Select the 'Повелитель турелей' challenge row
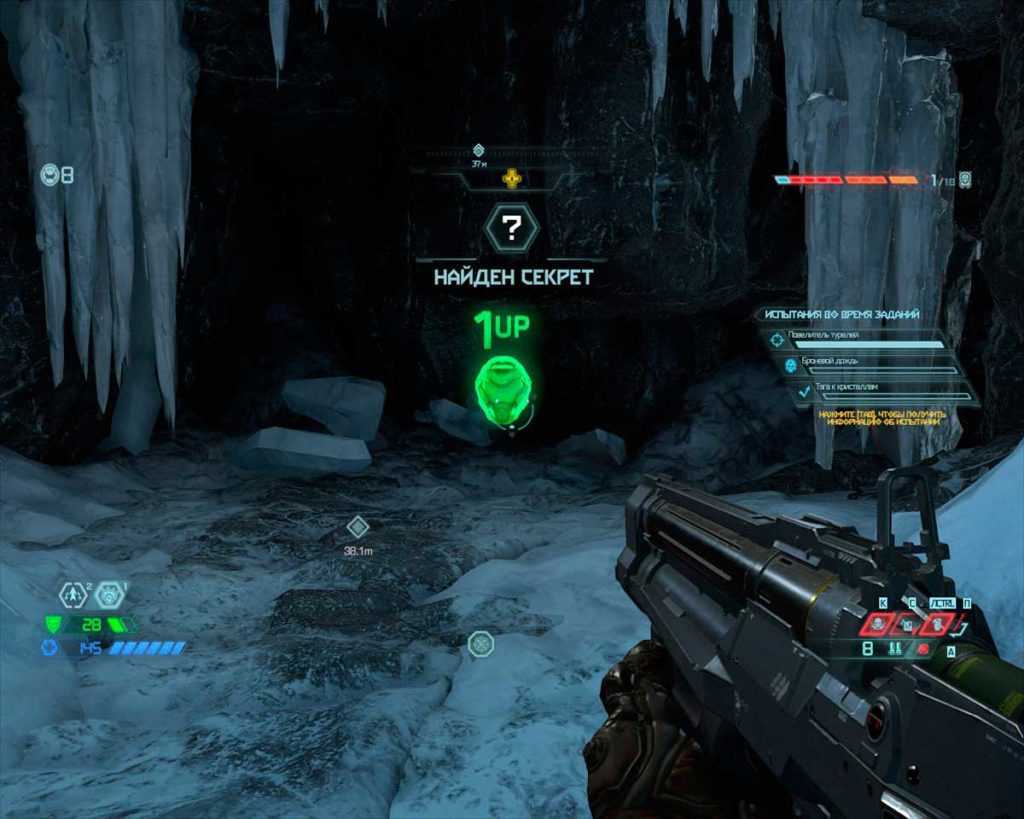The width and height of the screenshot is (1024, 819). coord(862,338)
